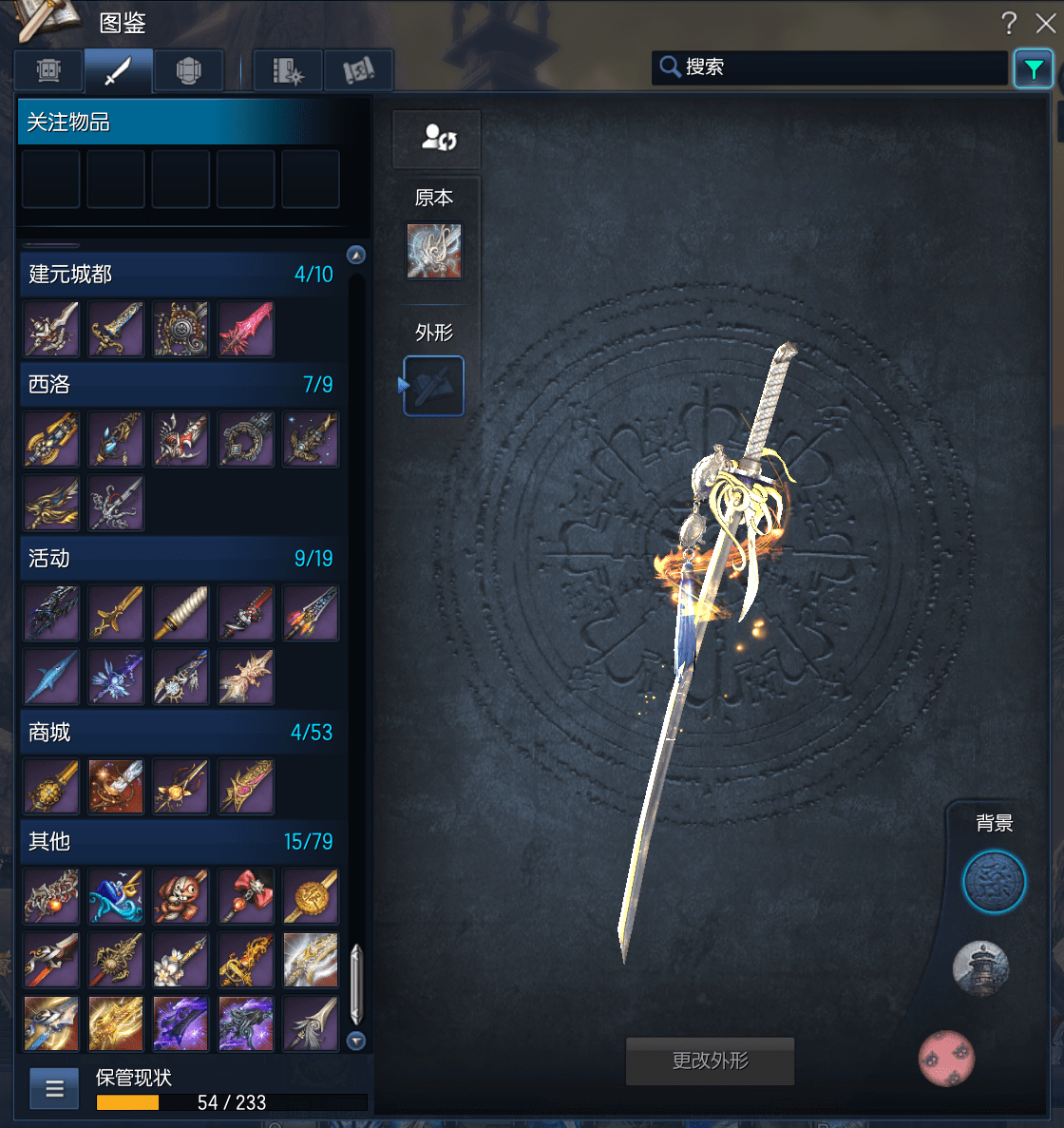This screenshot has height=1128, width=1064.
Task: Click the scroll-down arrow of the weapon list
Action: coord(356,1041)
